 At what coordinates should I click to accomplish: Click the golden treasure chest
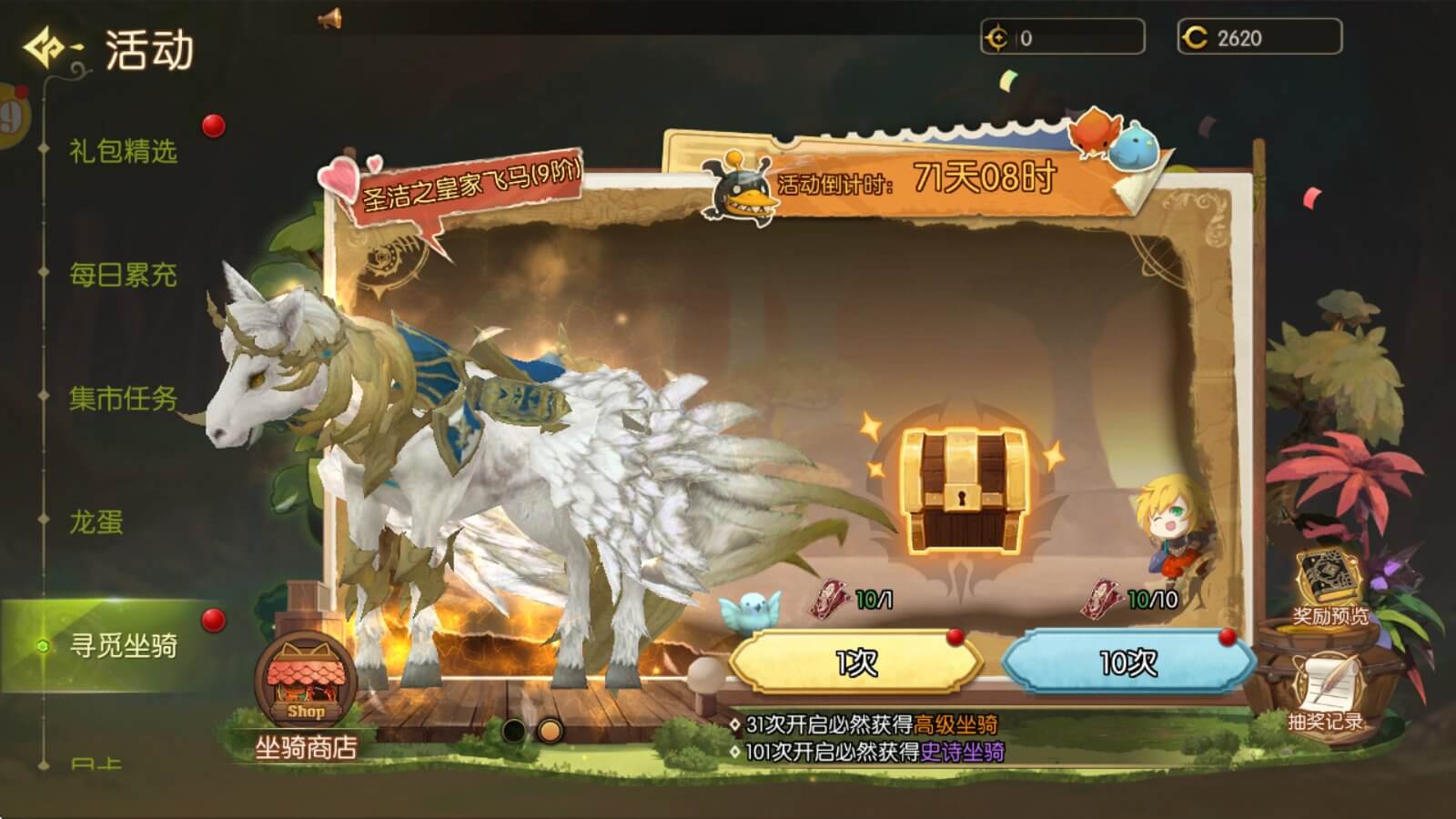tap(965, 490)
